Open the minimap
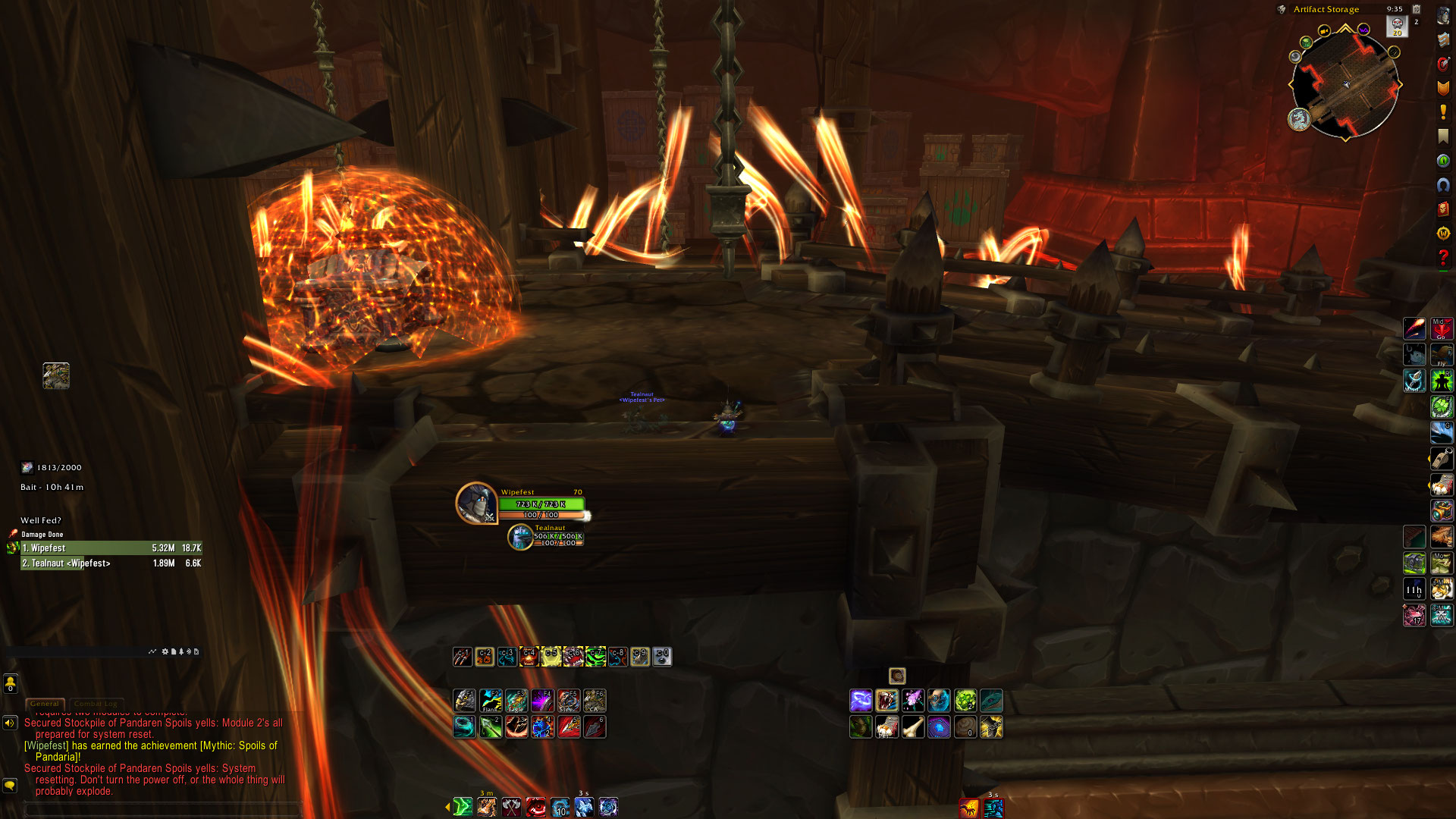Image resolution: width=1456 pixels, height=819 pixels. 1345,85
